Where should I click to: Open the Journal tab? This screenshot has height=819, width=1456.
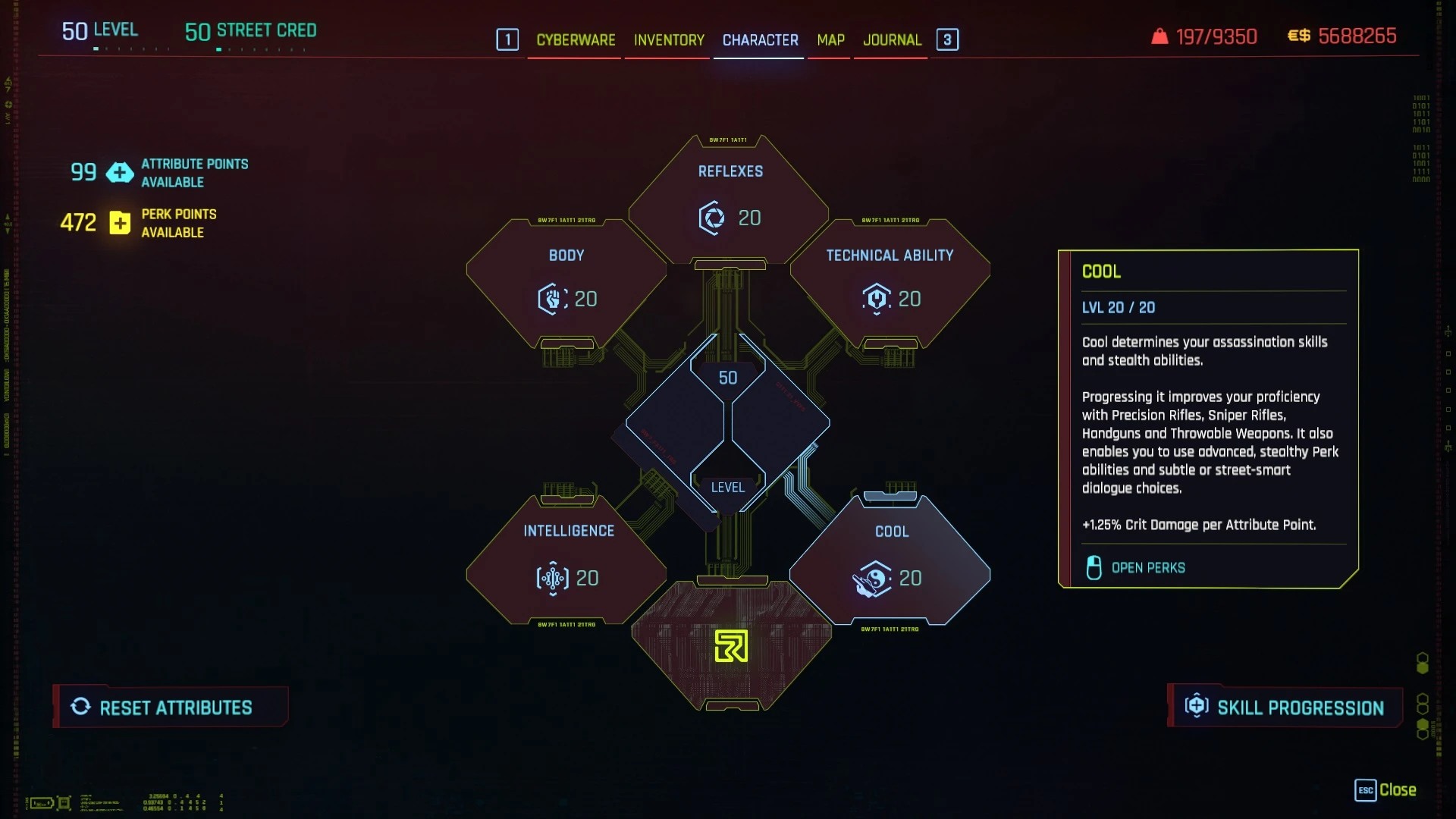pos(892,39)
